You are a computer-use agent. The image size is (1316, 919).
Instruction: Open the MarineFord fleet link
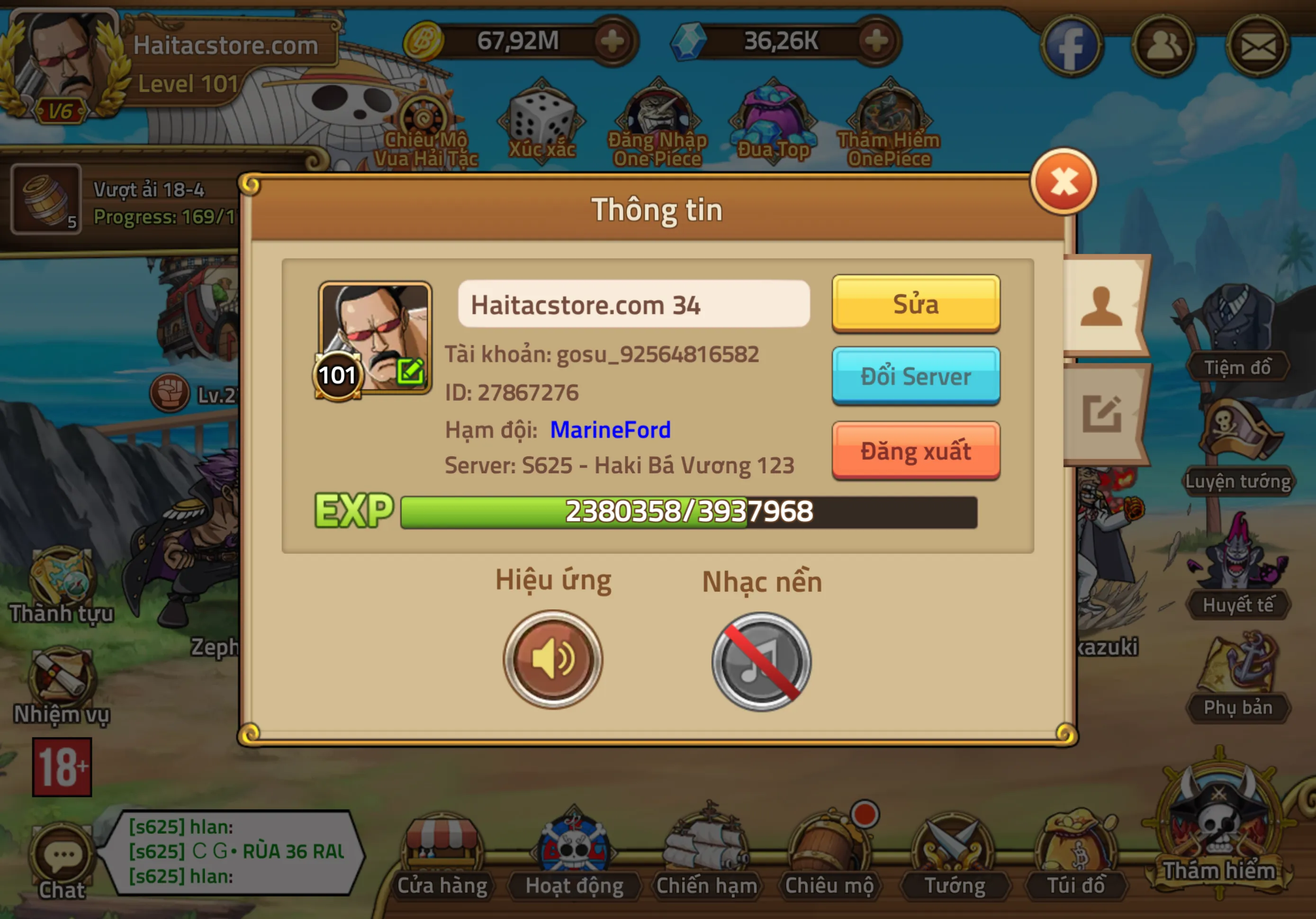610,430
